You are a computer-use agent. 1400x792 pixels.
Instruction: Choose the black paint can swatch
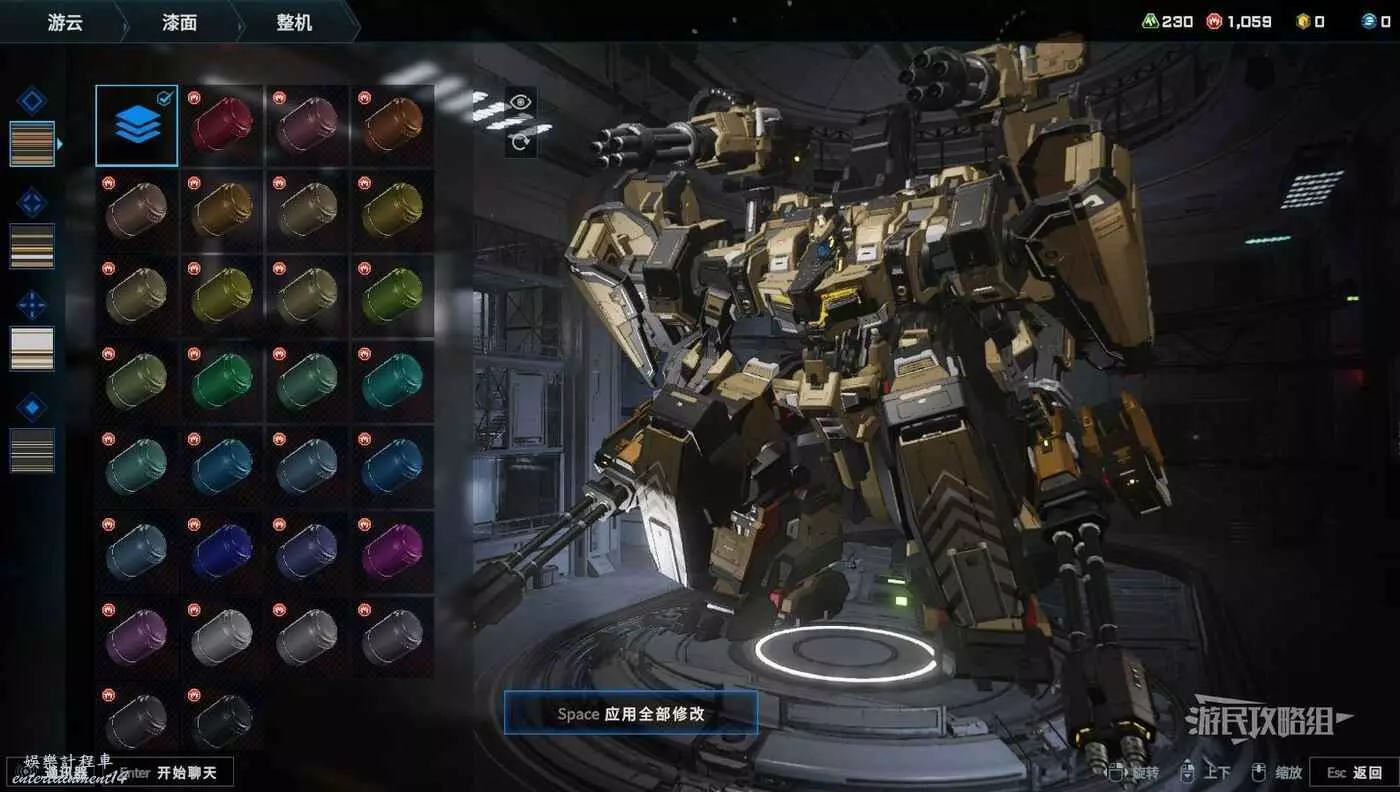(x=222, y=720)
